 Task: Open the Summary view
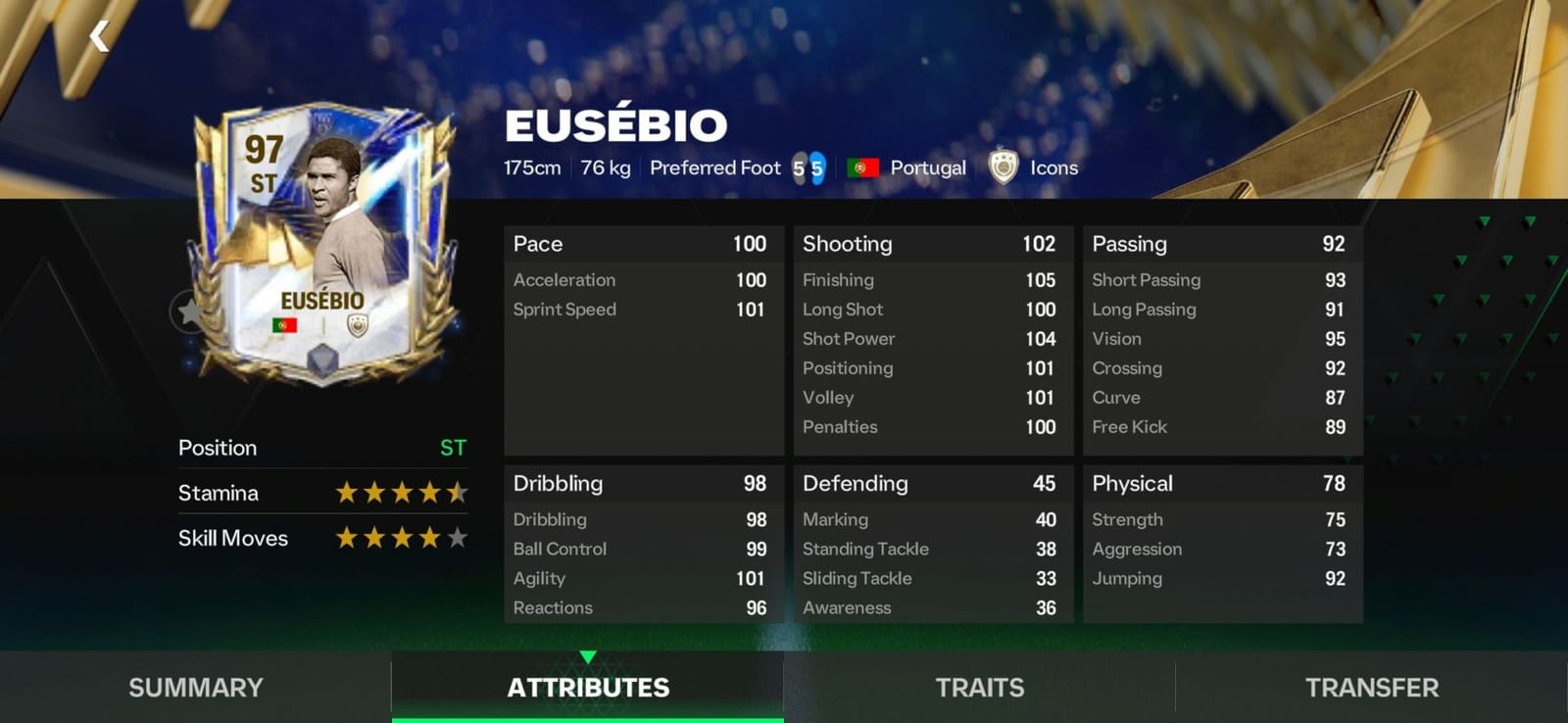click(194, 687)
